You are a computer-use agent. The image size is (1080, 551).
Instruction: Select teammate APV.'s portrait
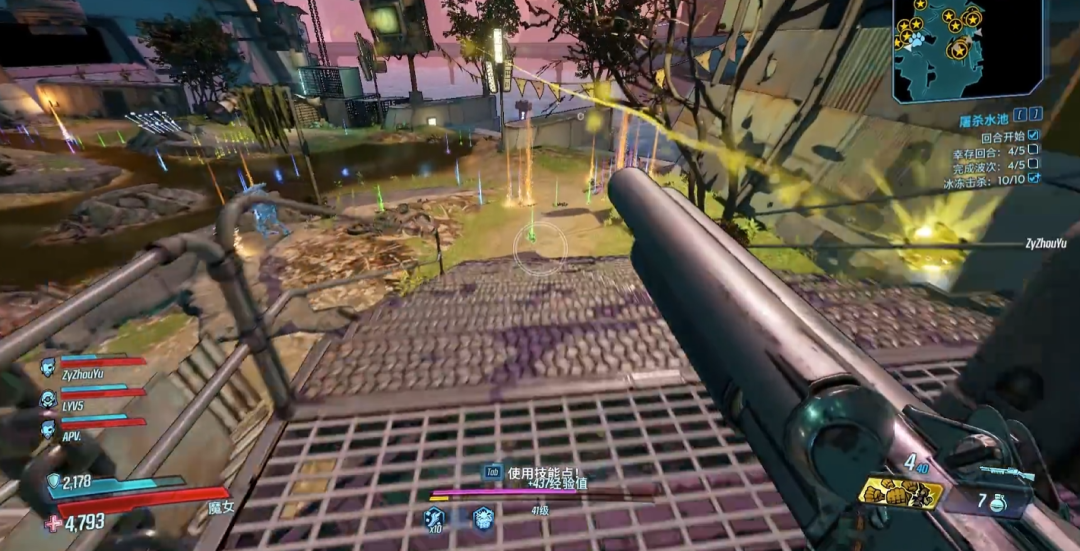47,428
